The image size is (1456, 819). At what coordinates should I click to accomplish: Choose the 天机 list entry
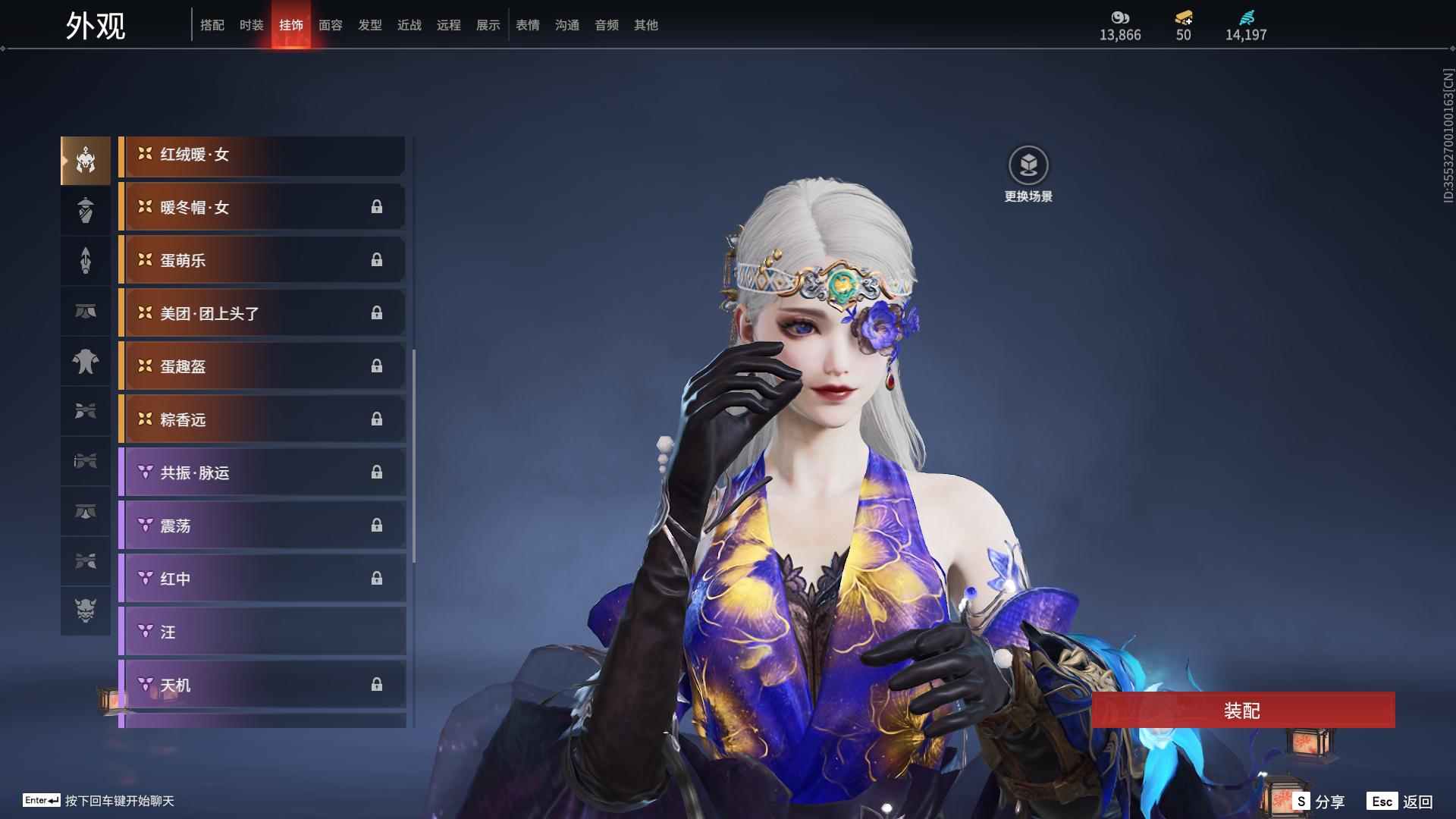[x=262, y=686]
